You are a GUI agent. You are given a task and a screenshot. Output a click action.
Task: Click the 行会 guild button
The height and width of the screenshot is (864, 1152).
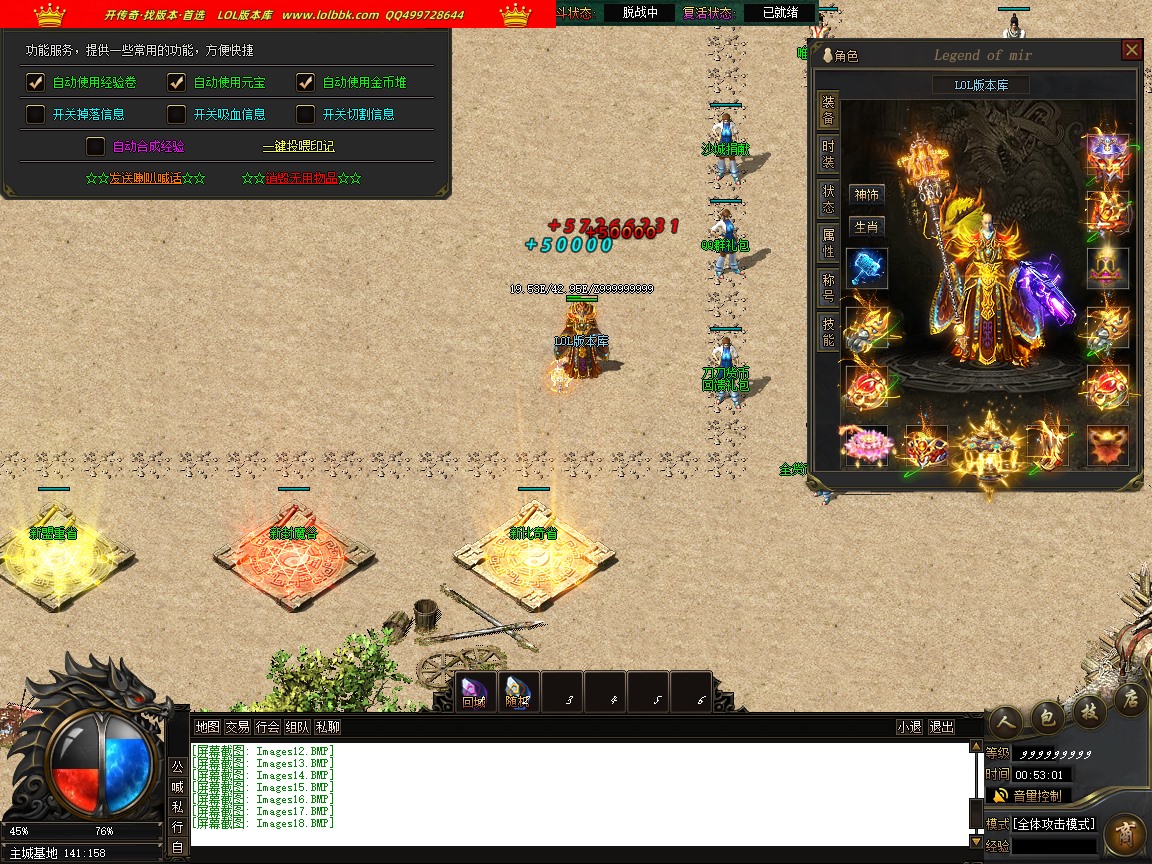267,727
